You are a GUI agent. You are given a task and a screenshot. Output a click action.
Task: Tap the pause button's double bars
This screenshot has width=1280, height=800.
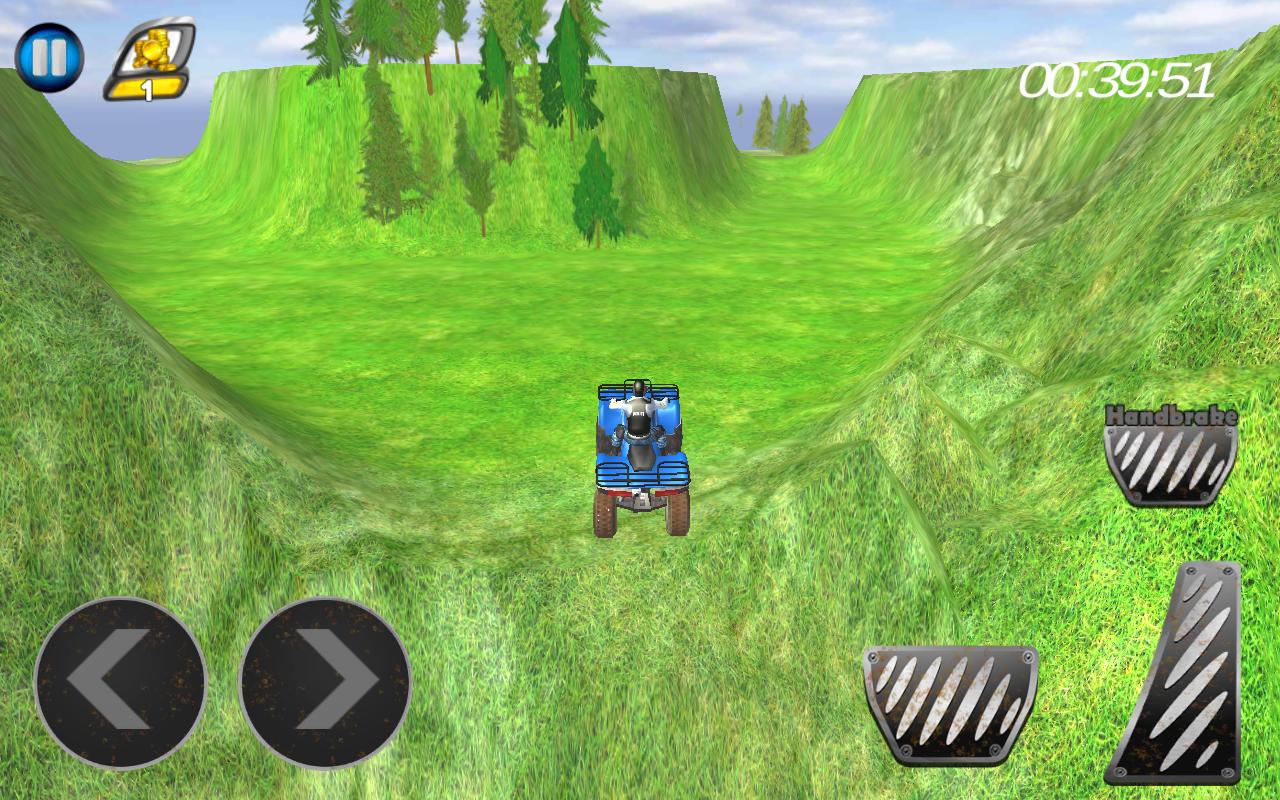[x=48, y=58]
